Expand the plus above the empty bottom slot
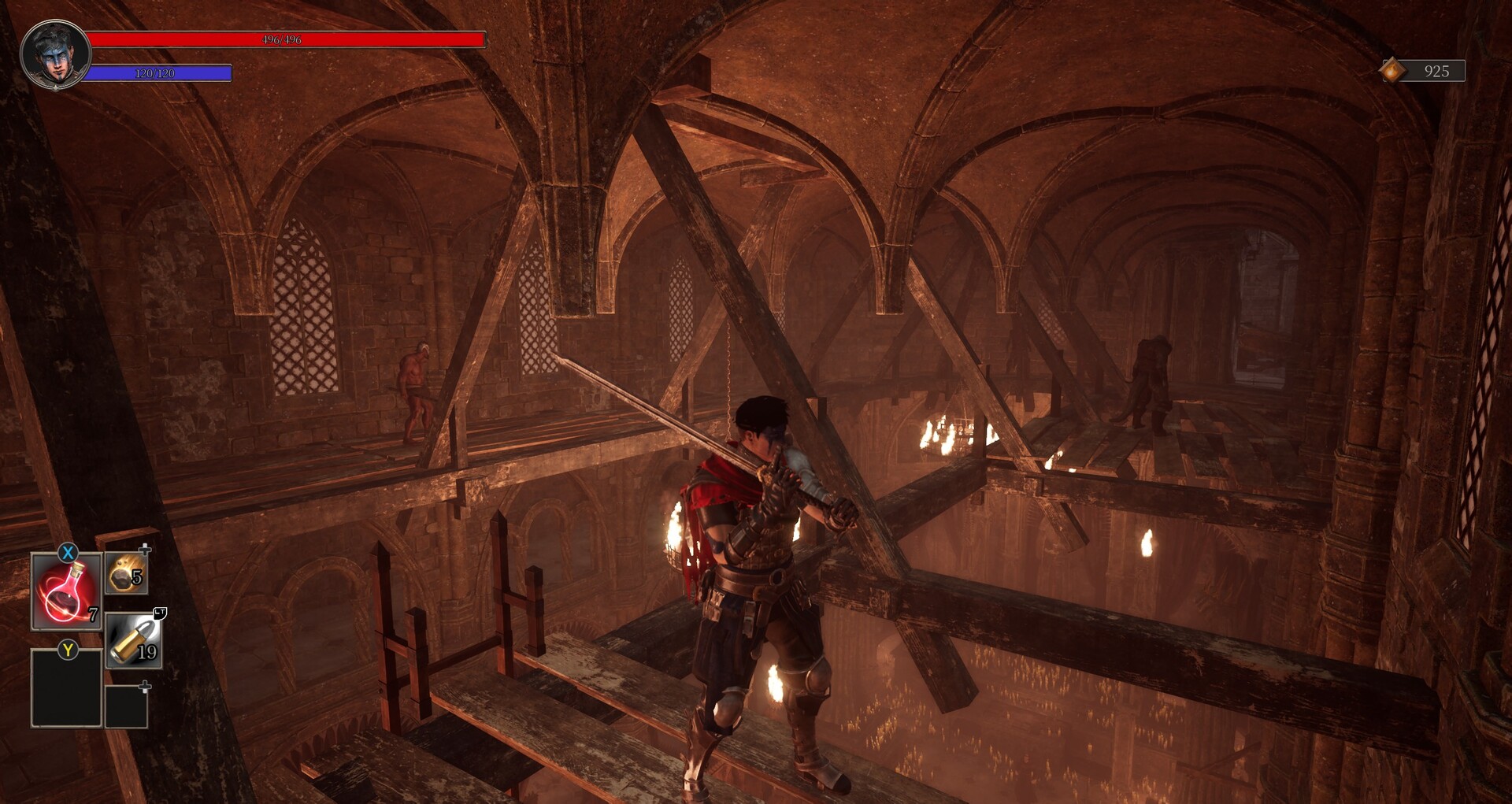 pyautogui.click(x=144, y=687)
